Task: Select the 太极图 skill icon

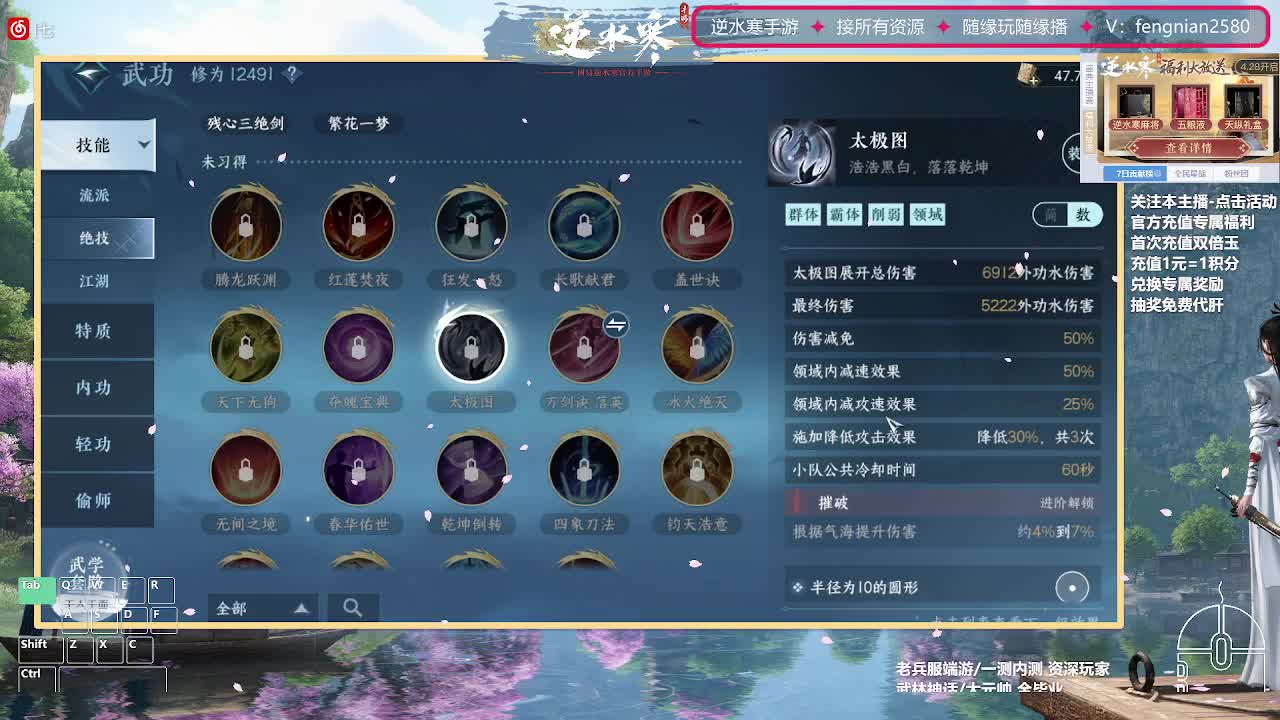Action: coord(471,347)
